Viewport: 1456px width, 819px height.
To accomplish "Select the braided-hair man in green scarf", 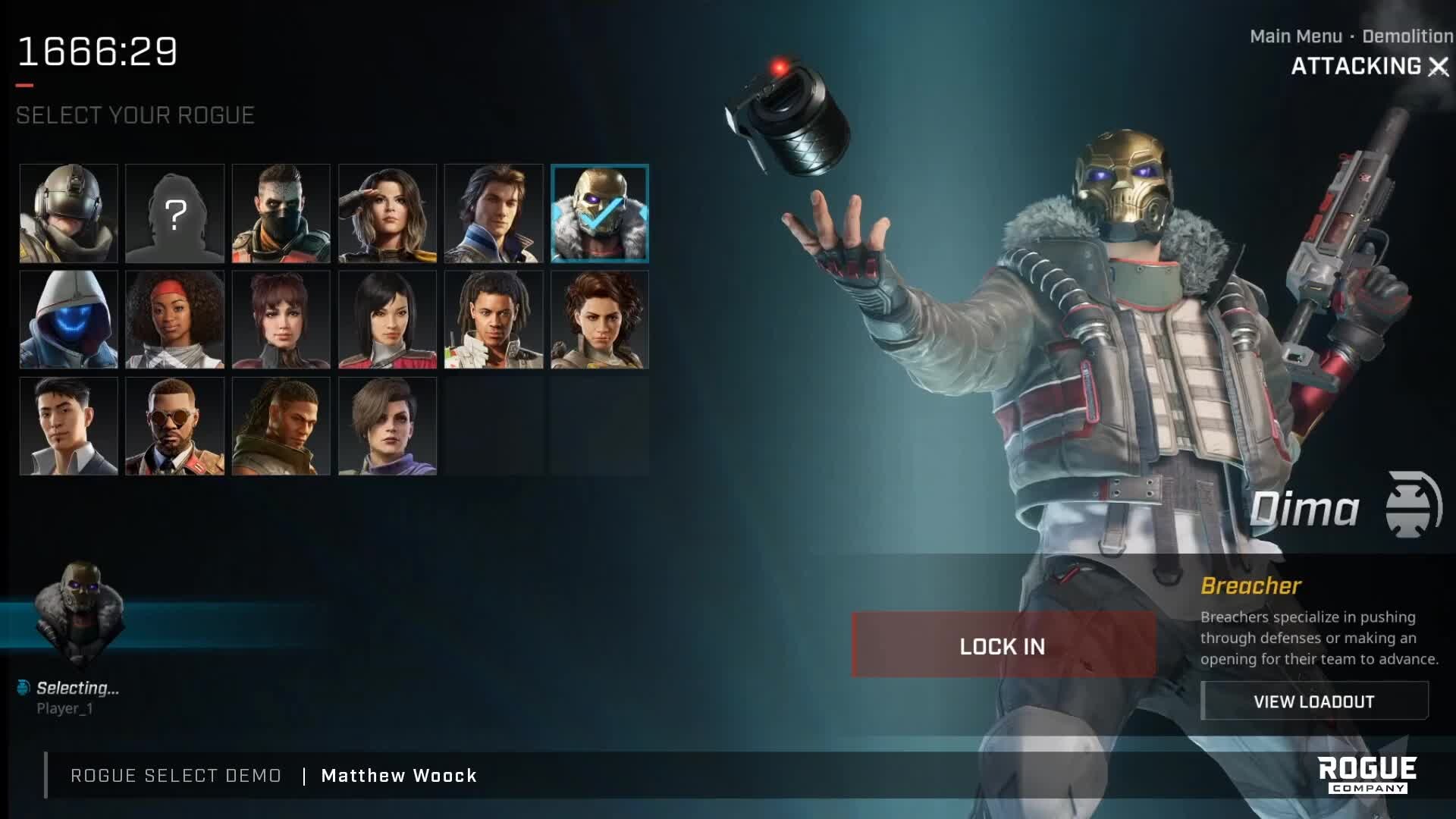I will coord(281,426).
